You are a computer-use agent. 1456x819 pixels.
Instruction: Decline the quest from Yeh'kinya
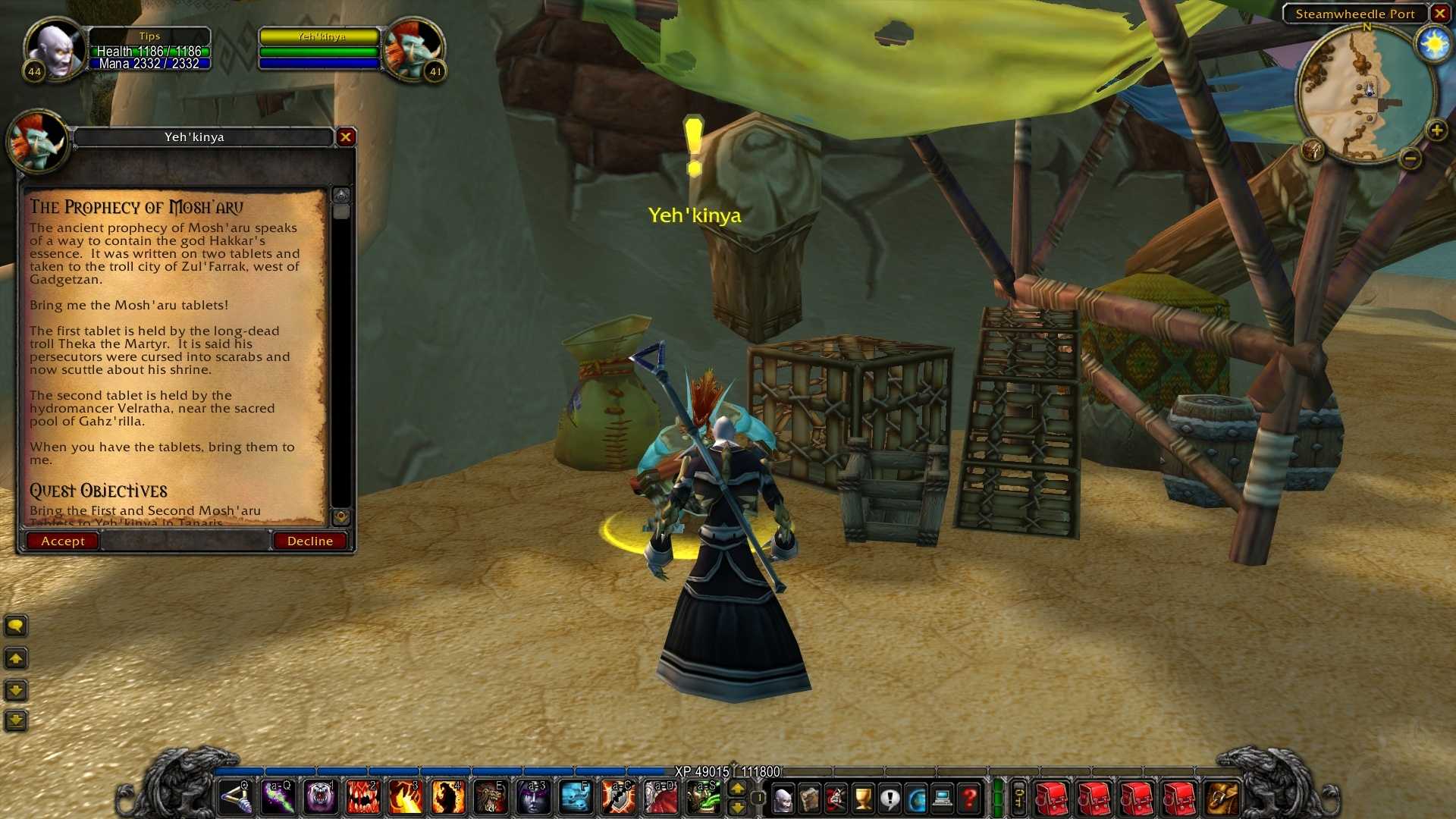(309, 541)
